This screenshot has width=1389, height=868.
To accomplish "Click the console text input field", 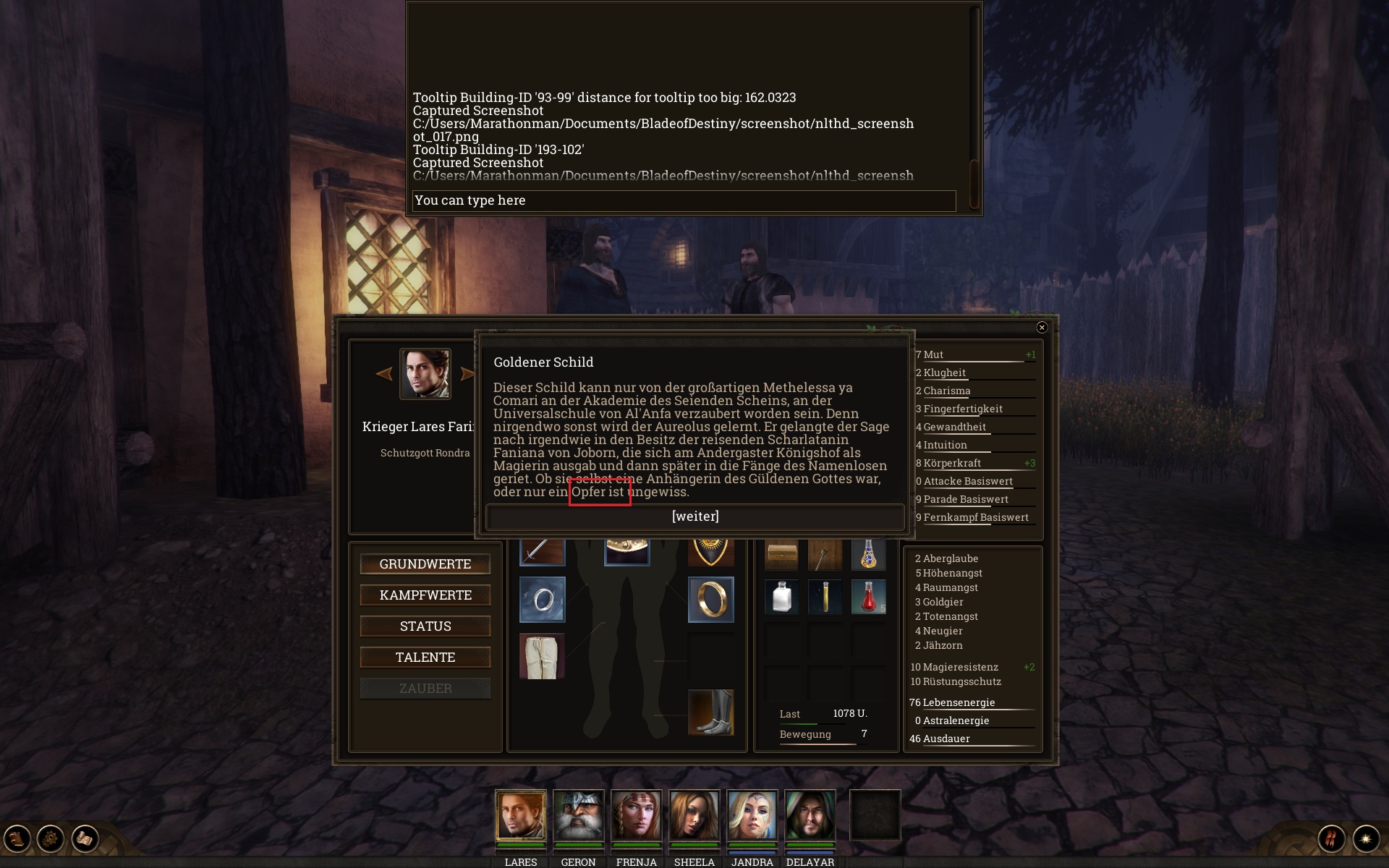I will [x=684, y=200].
